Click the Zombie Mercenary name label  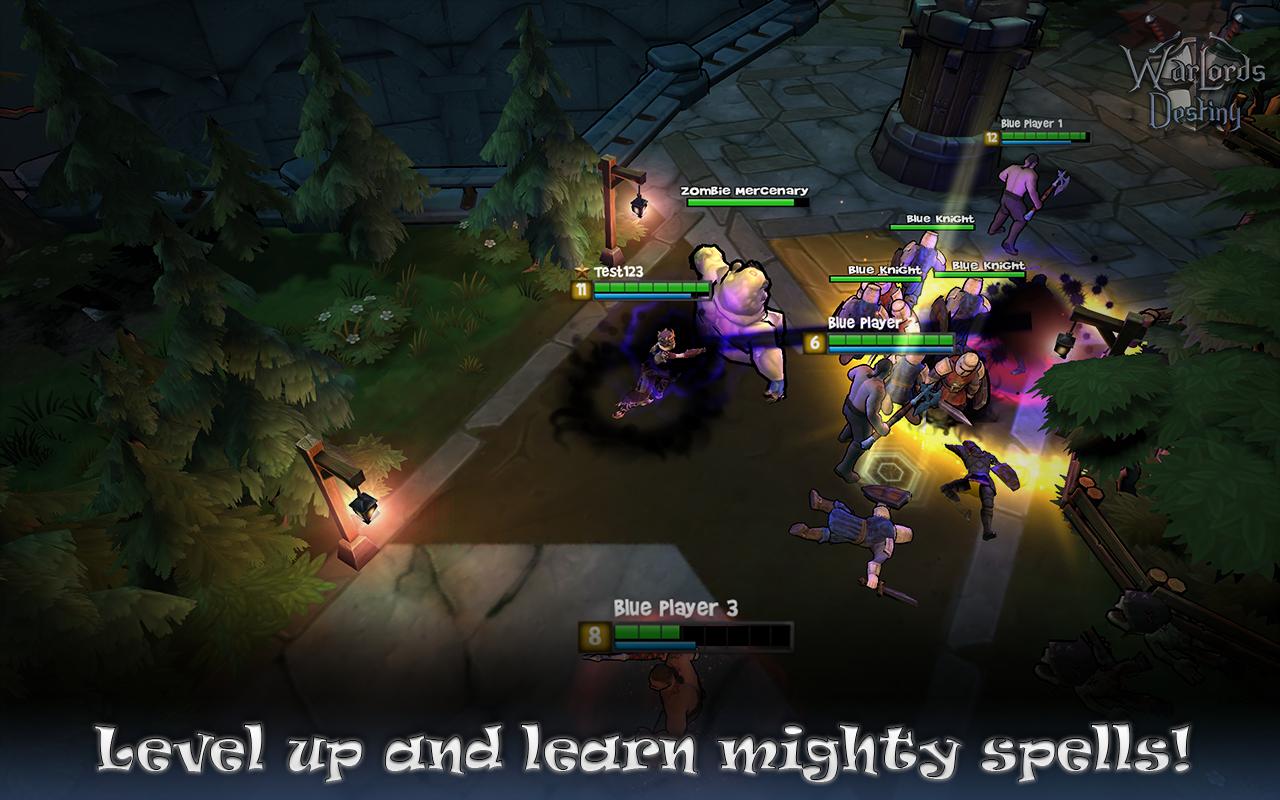[x=745, y=190]
